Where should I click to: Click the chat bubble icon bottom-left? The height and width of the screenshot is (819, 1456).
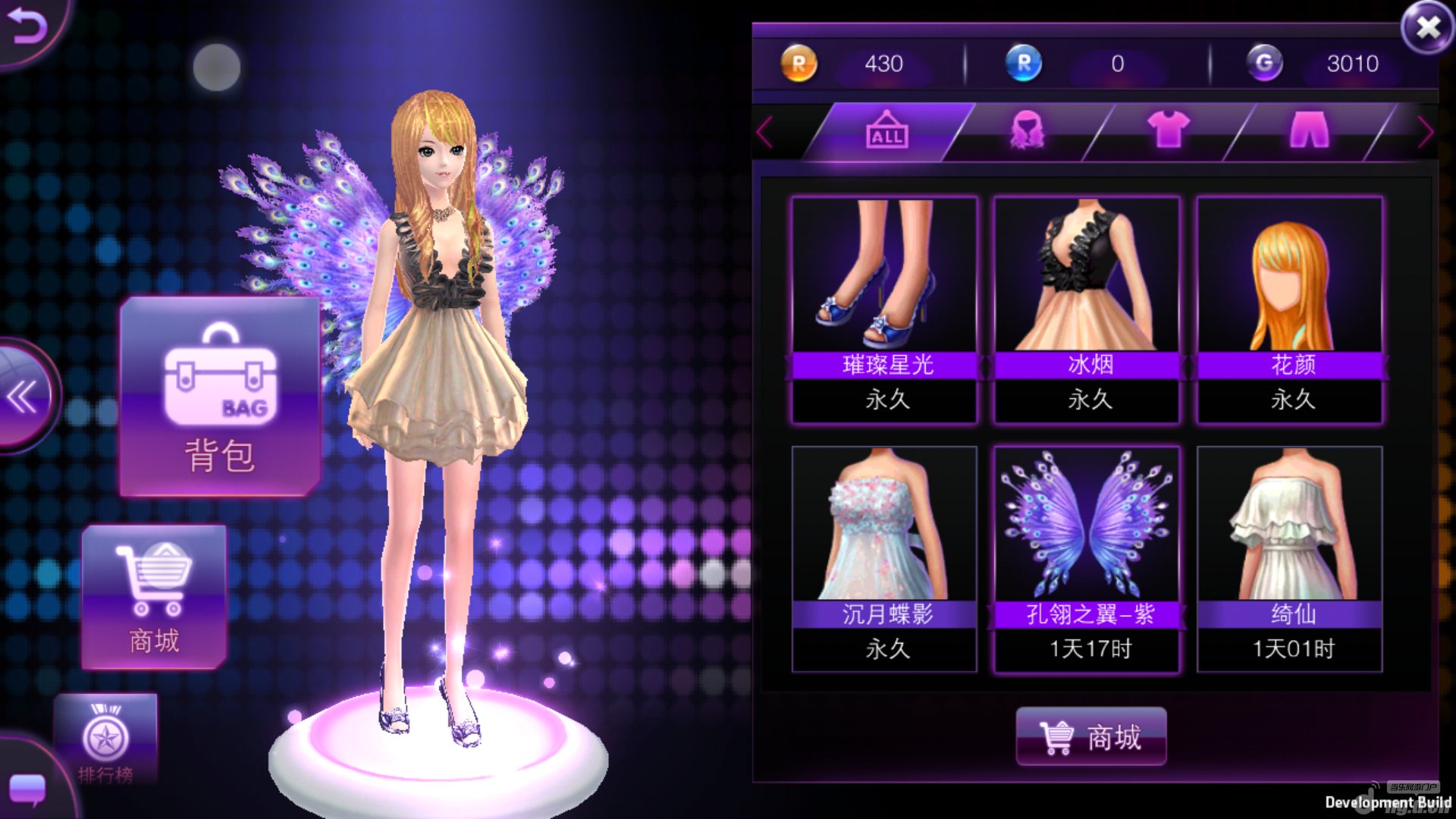(27, 789)
